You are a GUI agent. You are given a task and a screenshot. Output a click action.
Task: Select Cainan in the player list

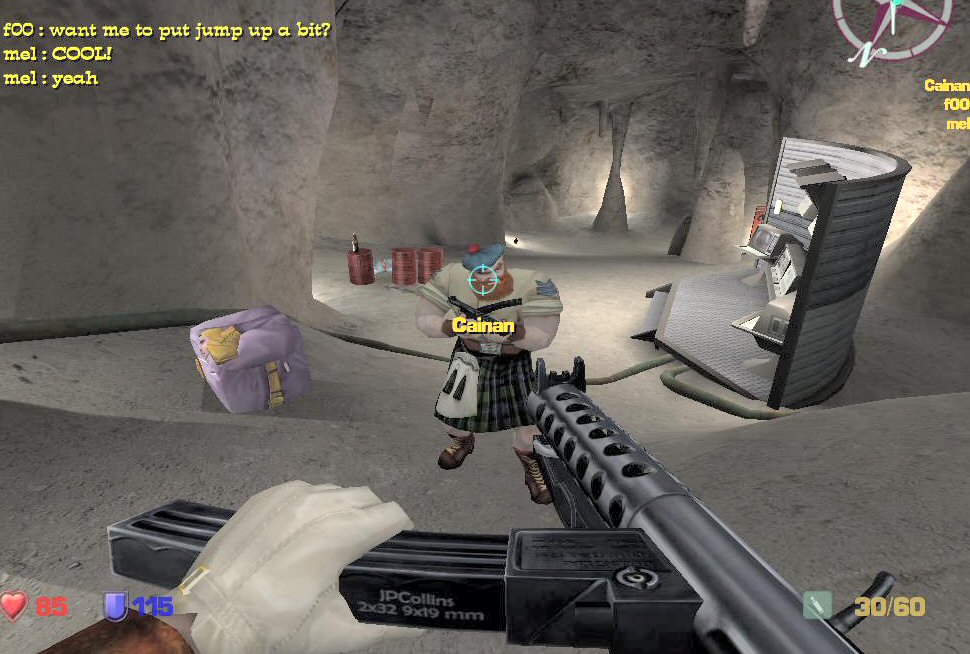946,86
